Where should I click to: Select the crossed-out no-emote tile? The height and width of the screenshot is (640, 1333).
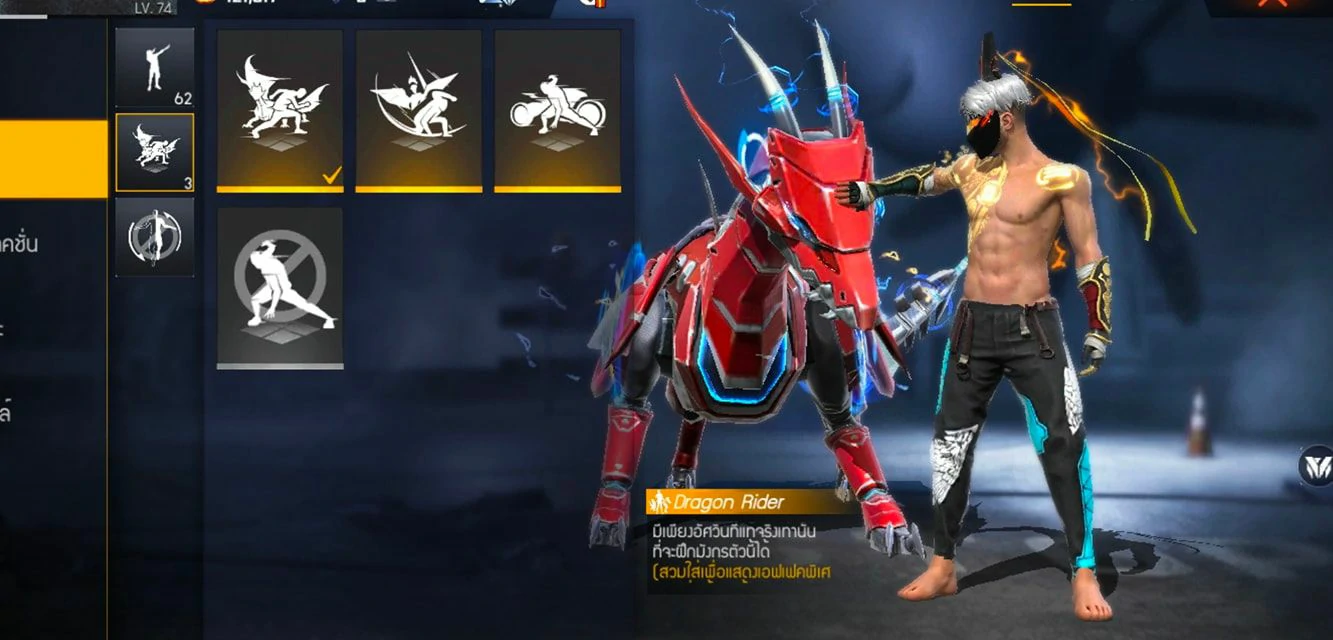click(280, 287)
